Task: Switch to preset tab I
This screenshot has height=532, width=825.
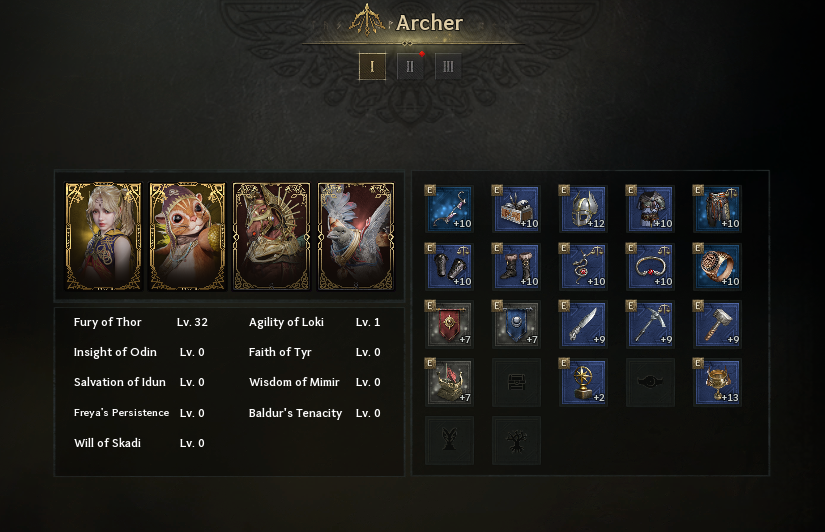Action: (372, 66)
